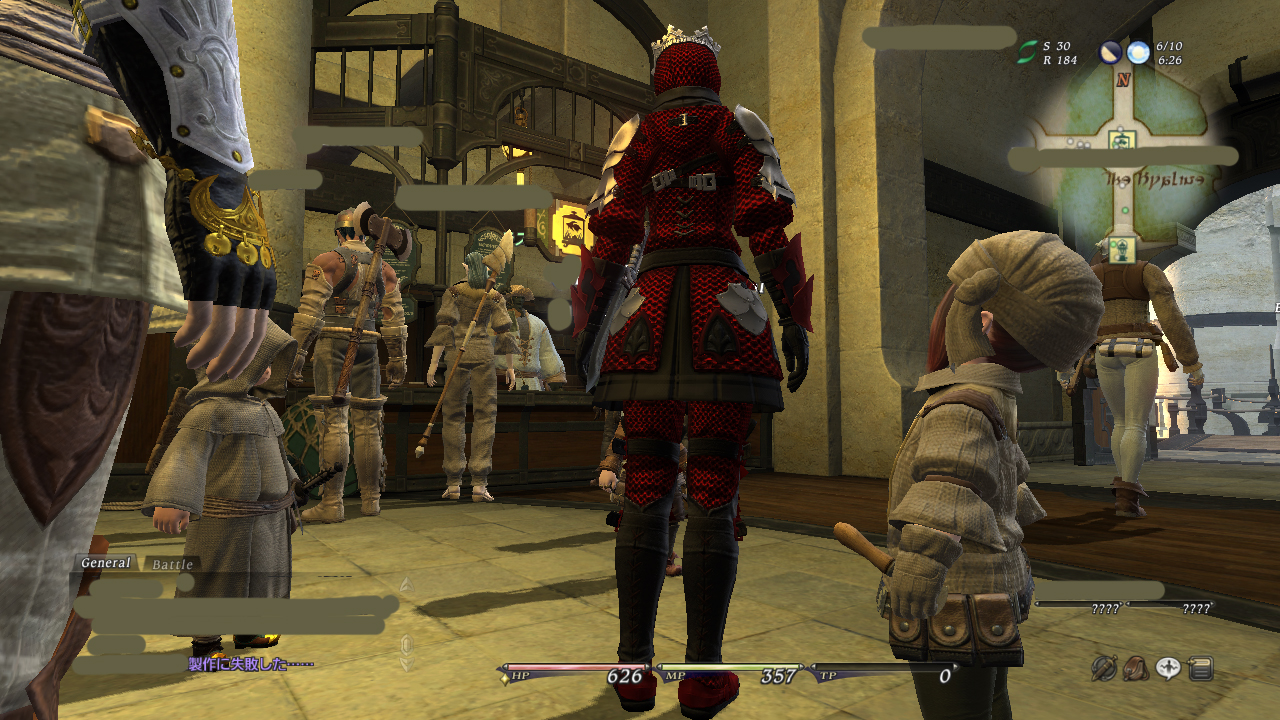Open the emote speech bubble menu
The image size is (1280, 720).
(x=1168, y=668)
